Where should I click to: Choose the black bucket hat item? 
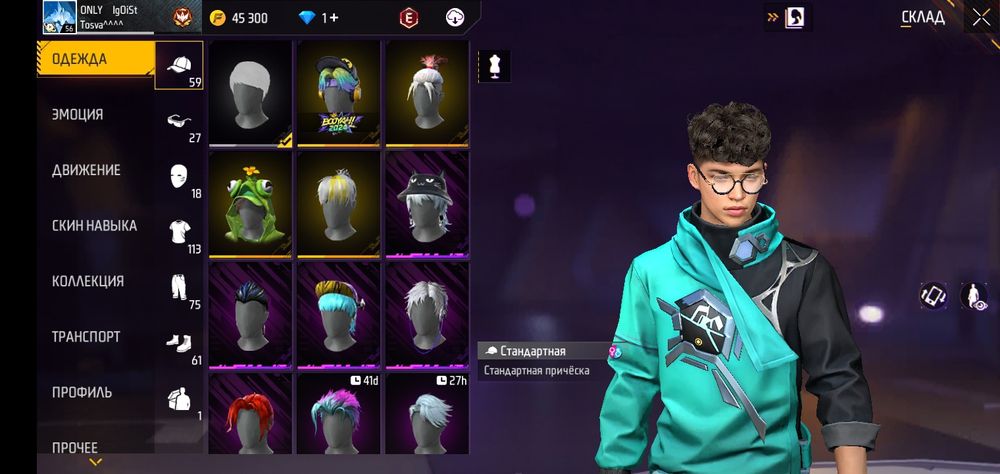point(427,201)
